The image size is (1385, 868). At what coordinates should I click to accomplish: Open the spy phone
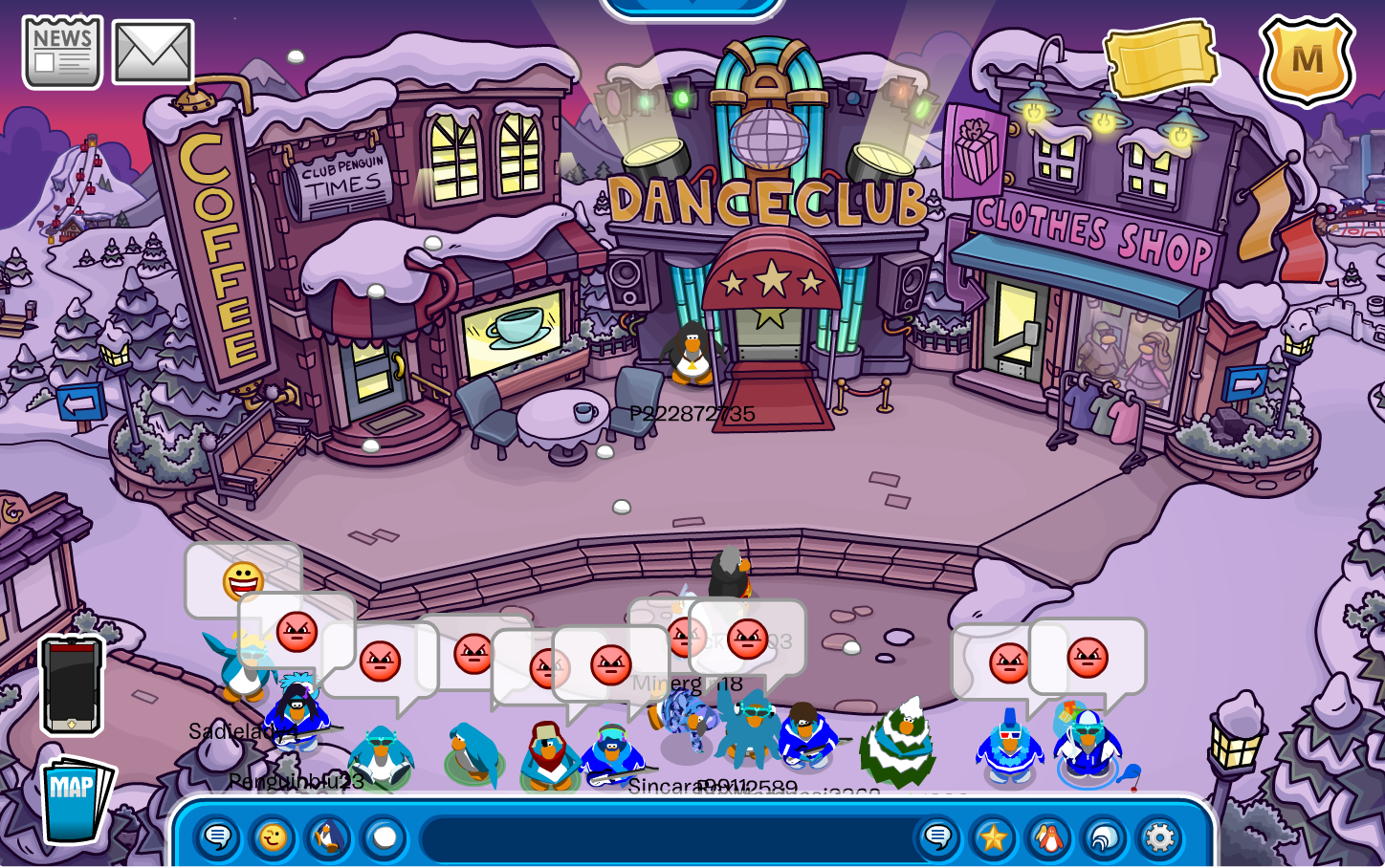[72, 684]
